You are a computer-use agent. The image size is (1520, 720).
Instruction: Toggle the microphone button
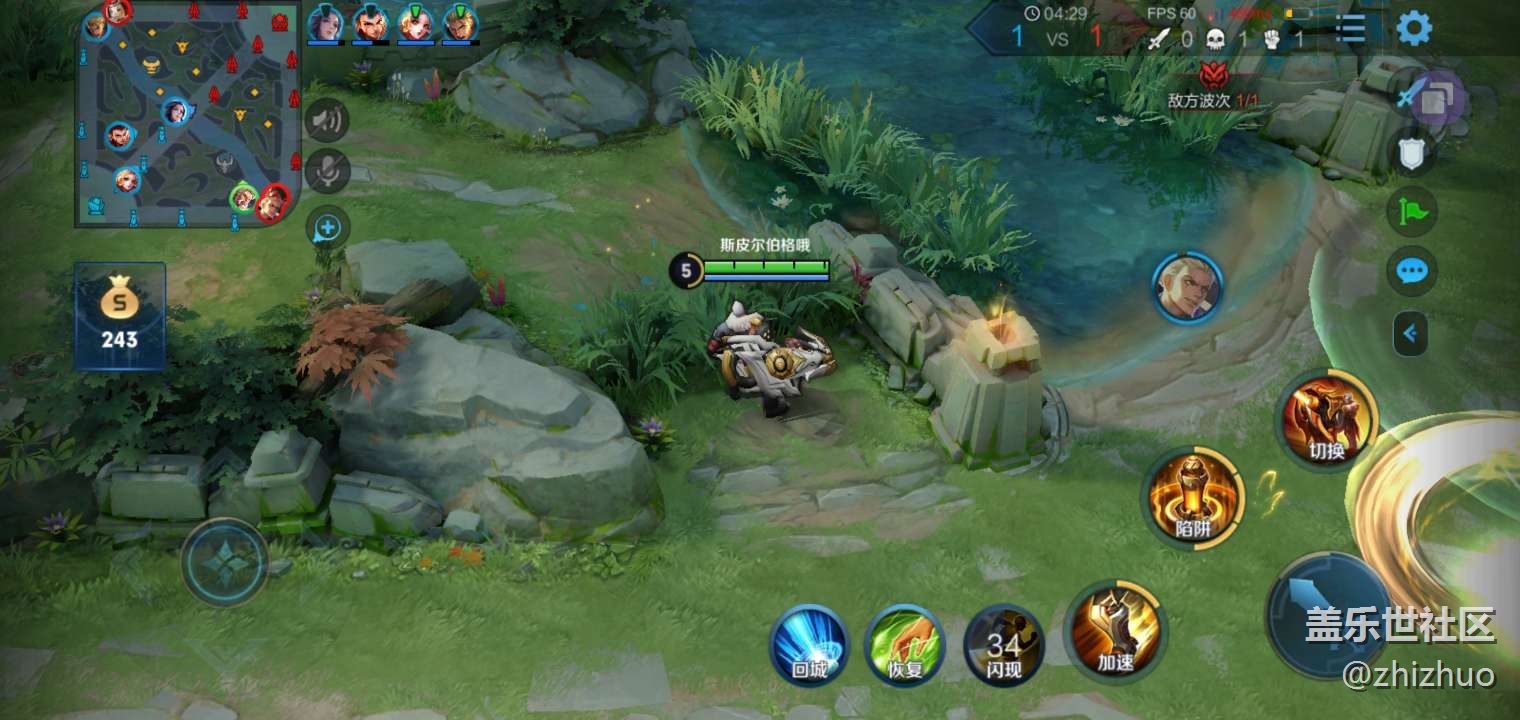327,171
